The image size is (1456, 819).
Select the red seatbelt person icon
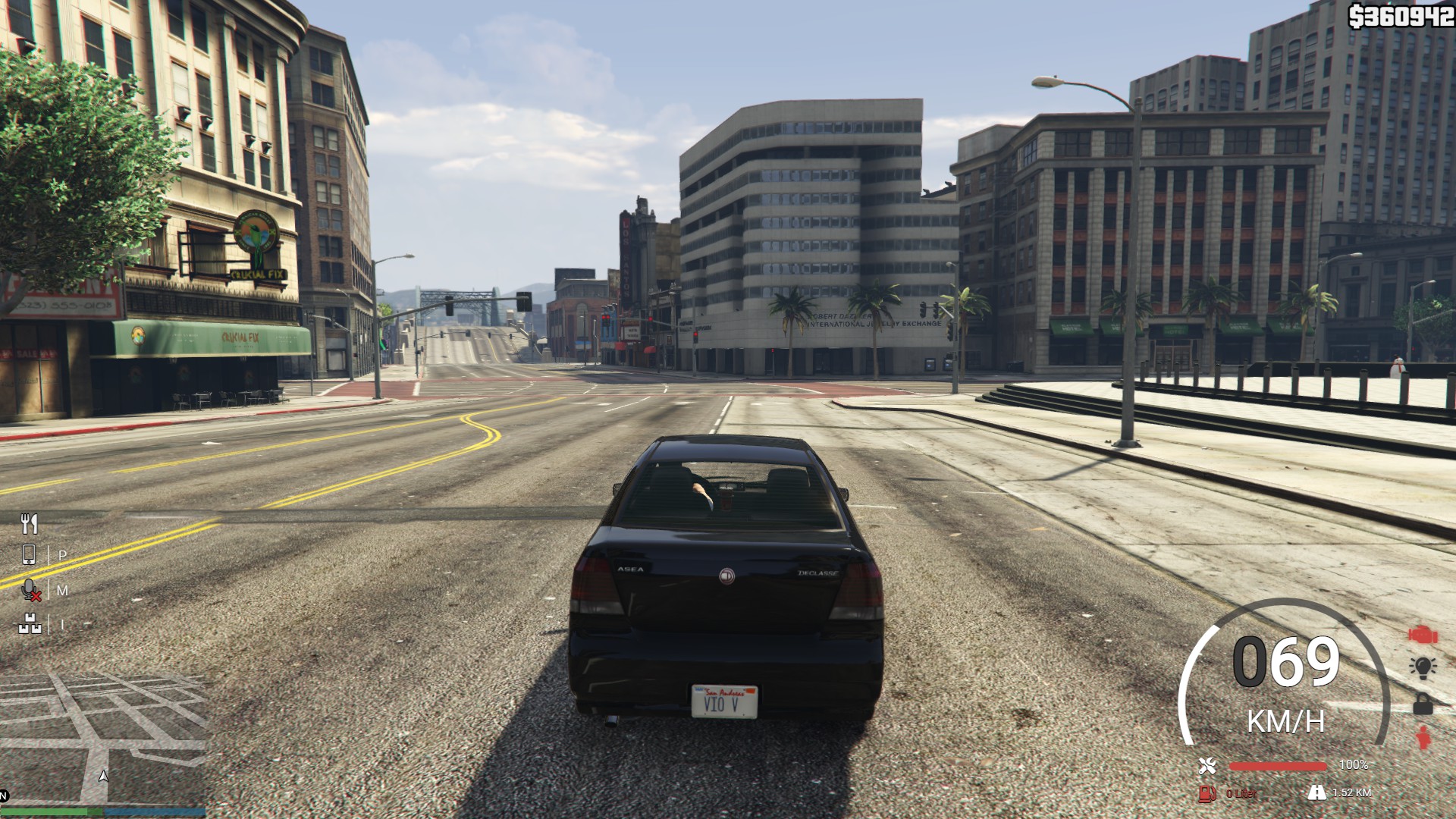[1423, 738]
